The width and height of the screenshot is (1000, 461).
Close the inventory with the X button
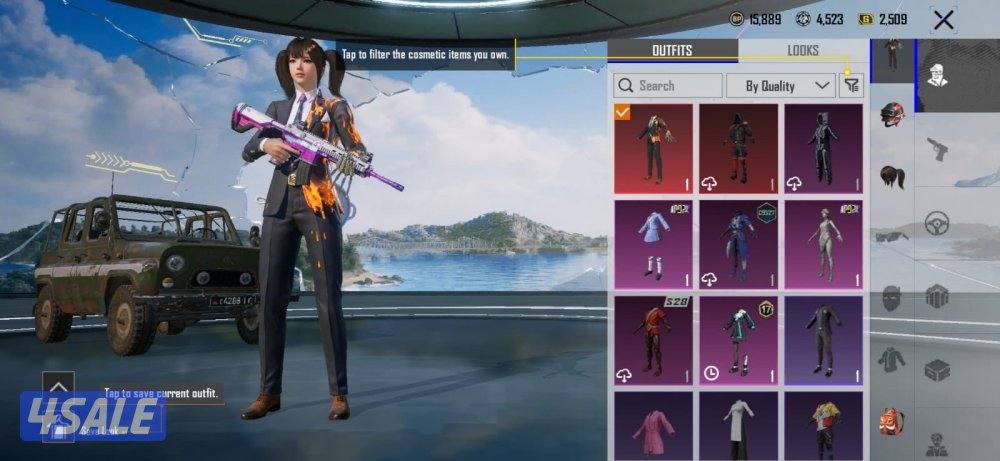pyautogui.click(x=943, y=19)
